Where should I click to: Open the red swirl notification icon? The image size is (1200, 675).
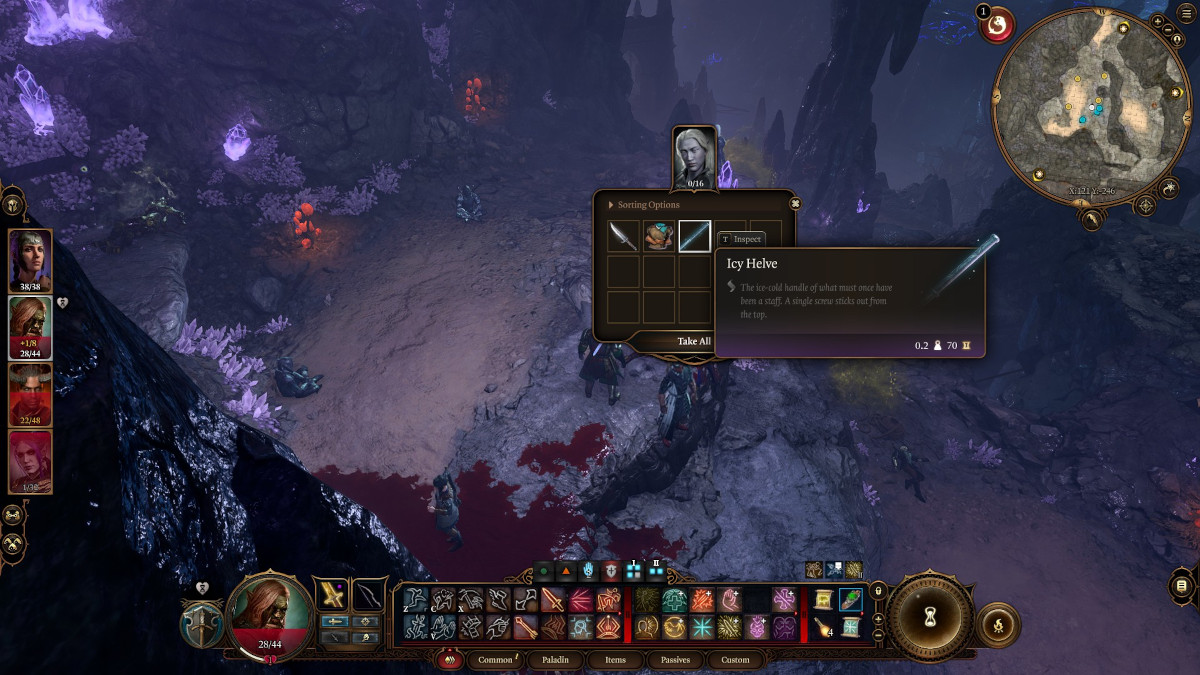coord(996,27)
